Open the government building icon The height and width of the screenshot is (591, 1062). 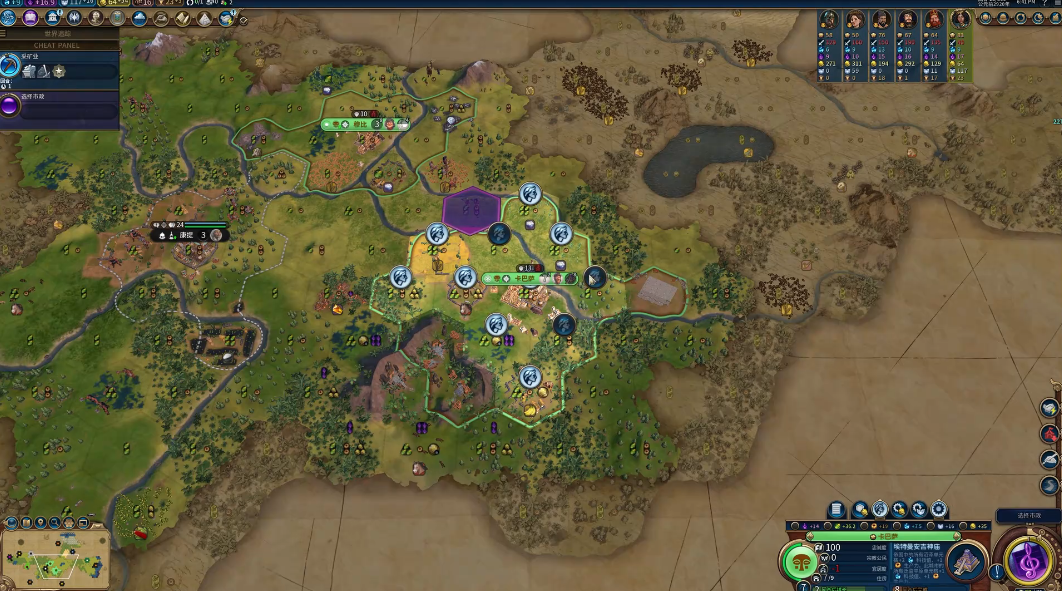pos(51,18)
